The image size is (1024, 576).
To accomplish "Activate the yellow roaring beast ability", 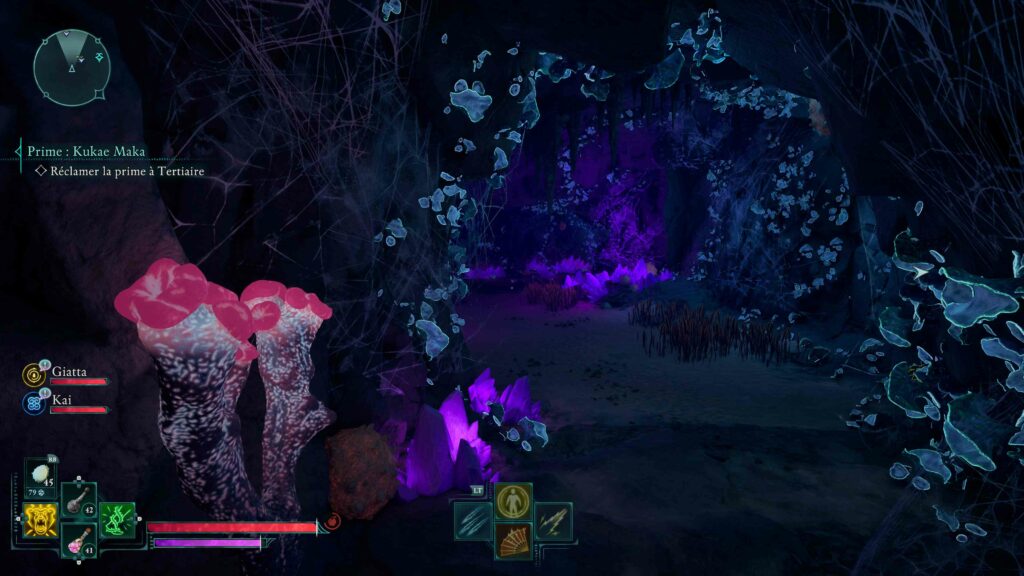I will tap(41, 519).
